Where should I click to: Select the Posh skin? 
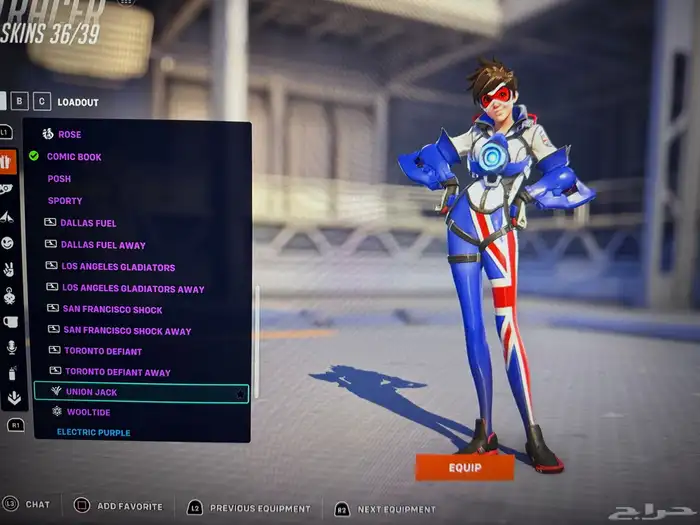tap(59, 179)
